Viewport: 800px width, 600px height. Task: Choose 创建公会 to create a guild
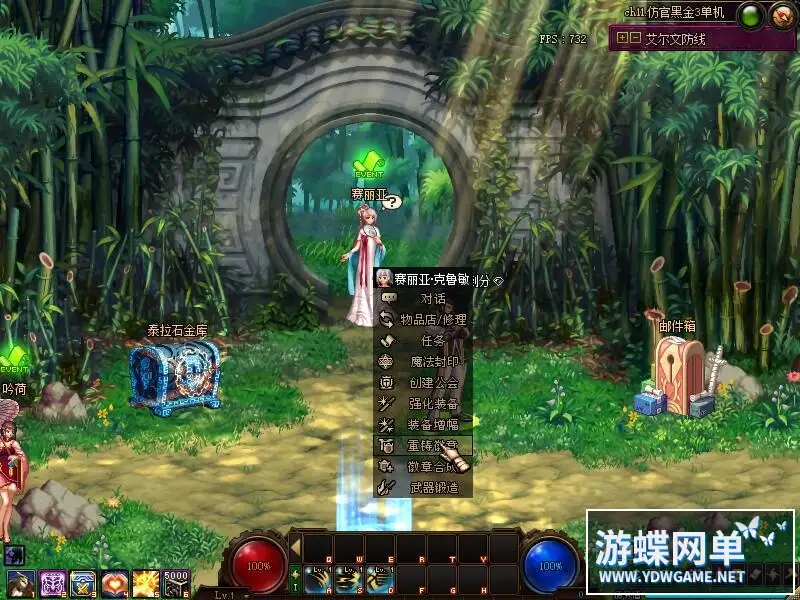coord(432,382)
